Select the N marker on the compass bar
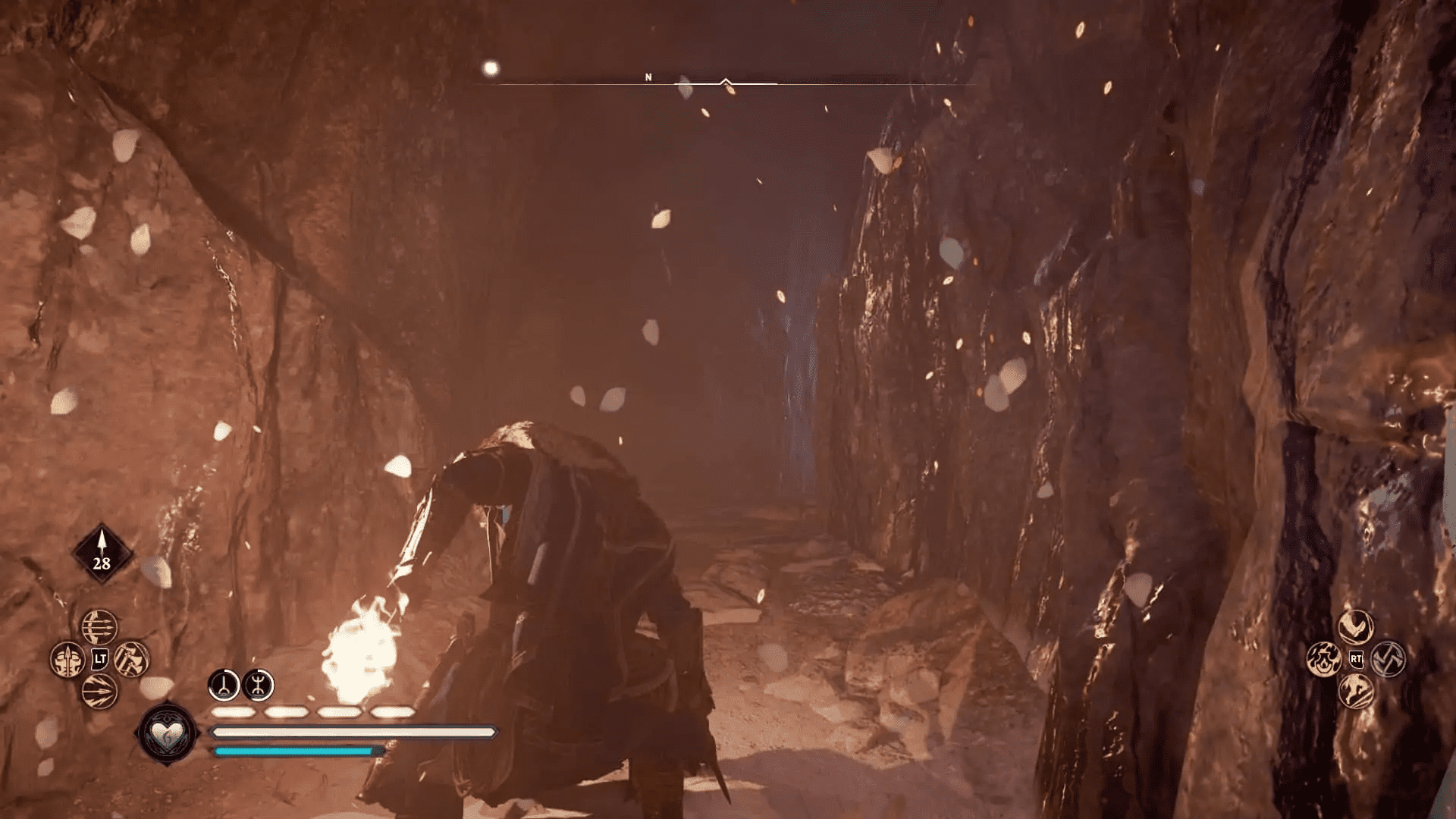 point(648,77)
